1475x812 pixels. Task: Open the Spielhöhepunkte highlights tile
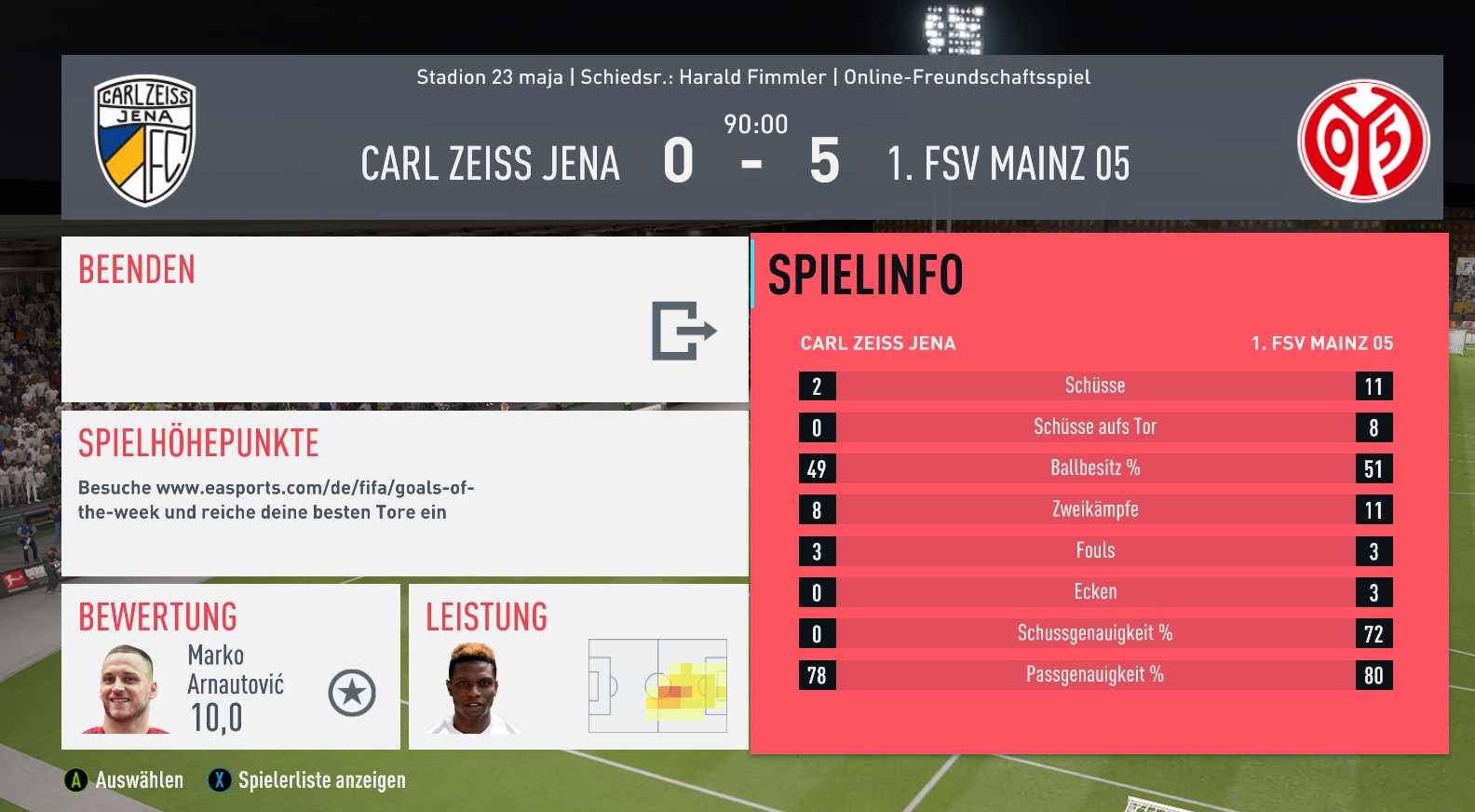[x=404, y=494]
